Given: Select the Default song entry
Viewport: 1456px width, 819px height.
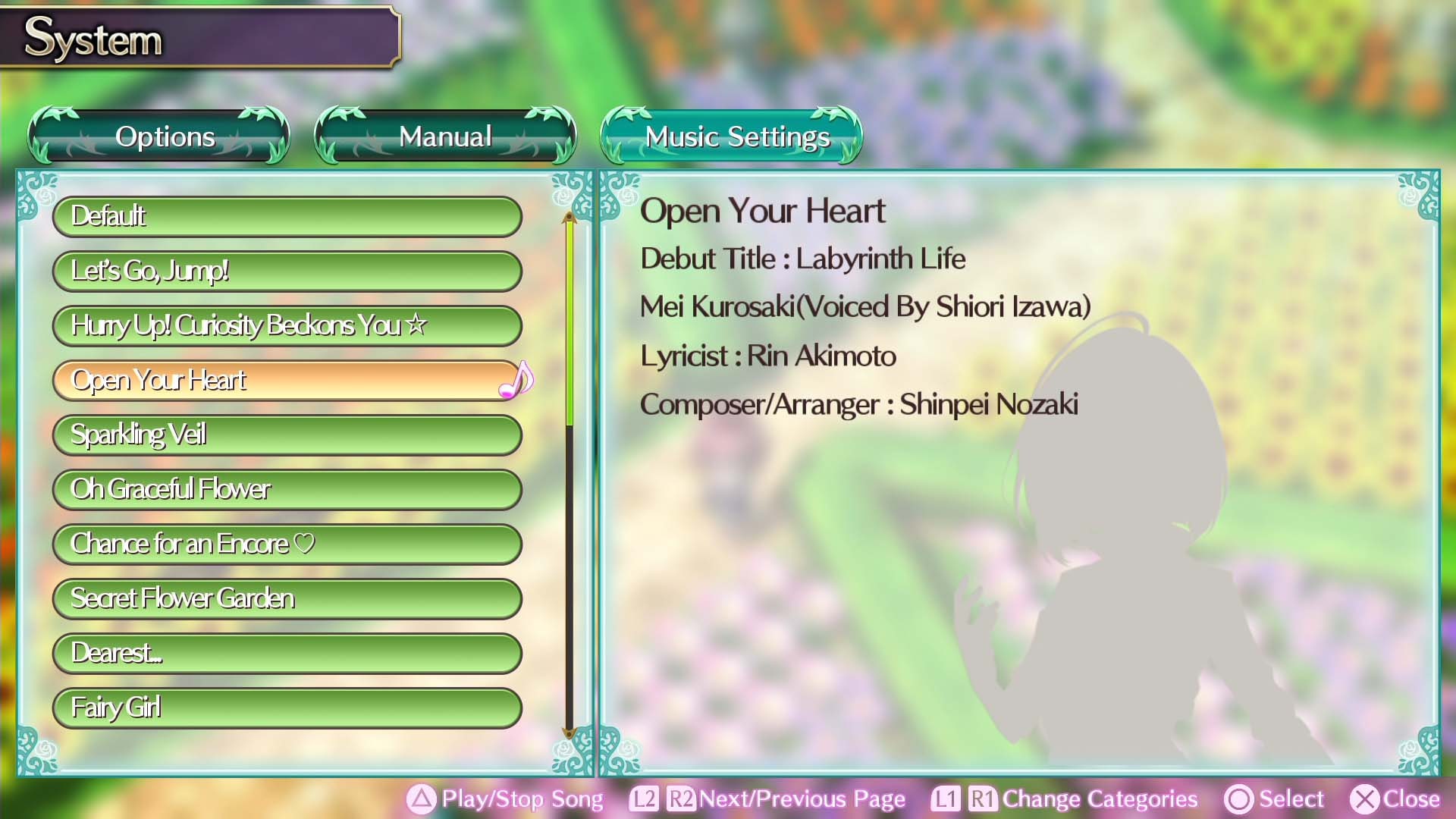Looking at the screenshot, I should (x=286, y=216).
